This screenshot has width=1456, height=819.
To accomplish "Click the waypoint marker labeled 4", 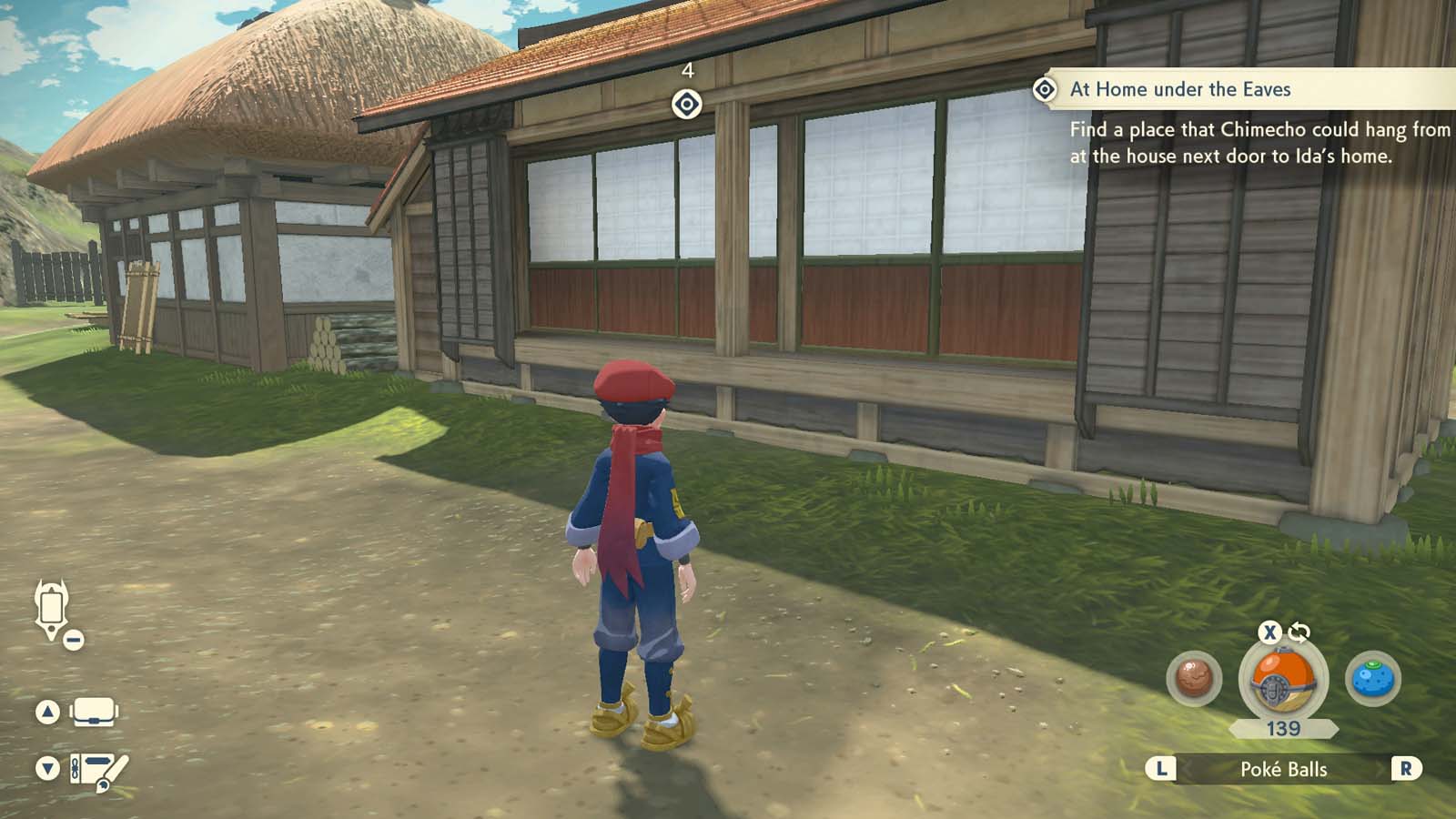I will click(x=689, y=103).
